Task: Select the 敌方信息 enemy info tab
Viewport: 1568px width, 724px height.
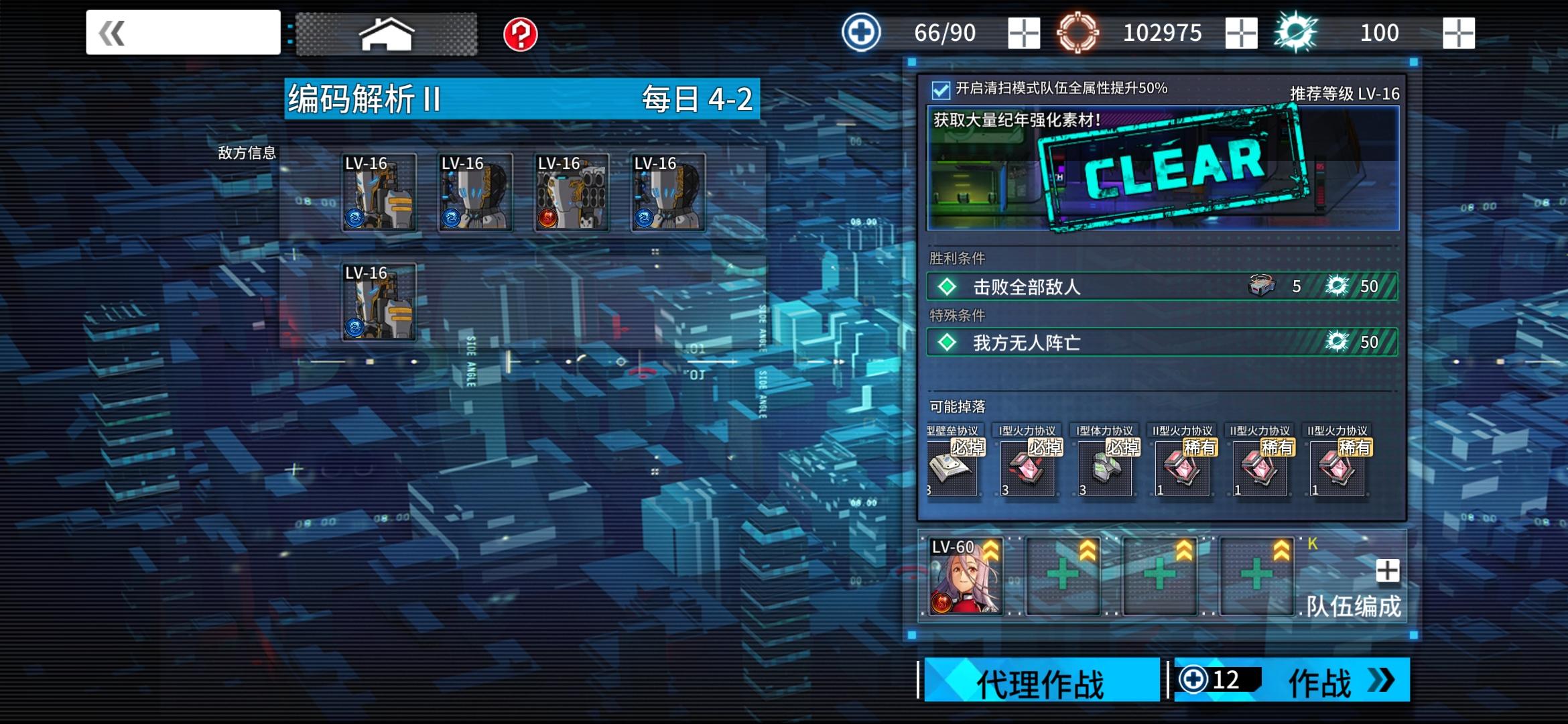Action: point(247,153)
